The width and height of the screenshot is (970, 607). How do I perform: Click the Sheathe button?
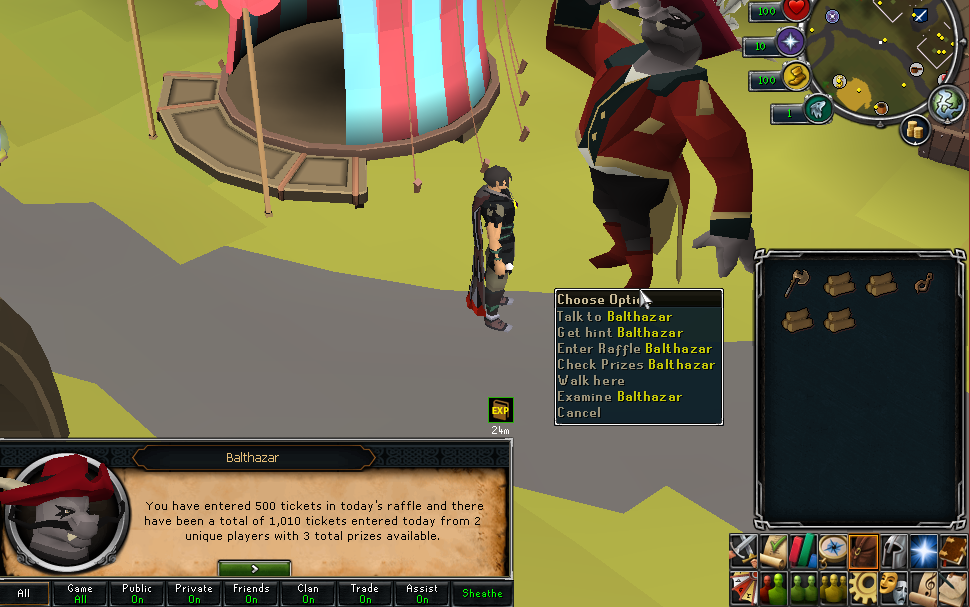click(x=482, y=594)
